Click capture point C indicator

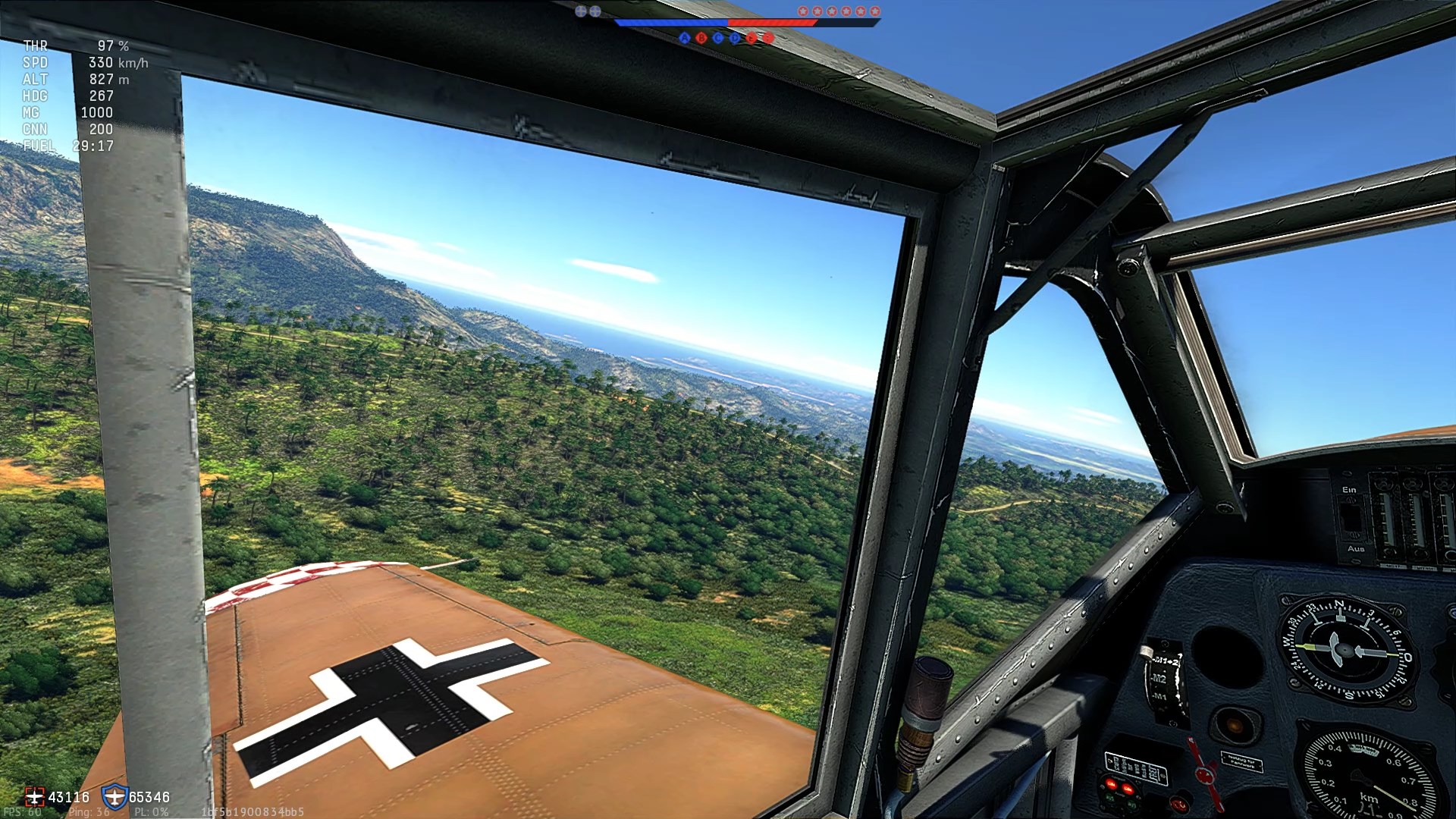[x=718, y=38]
